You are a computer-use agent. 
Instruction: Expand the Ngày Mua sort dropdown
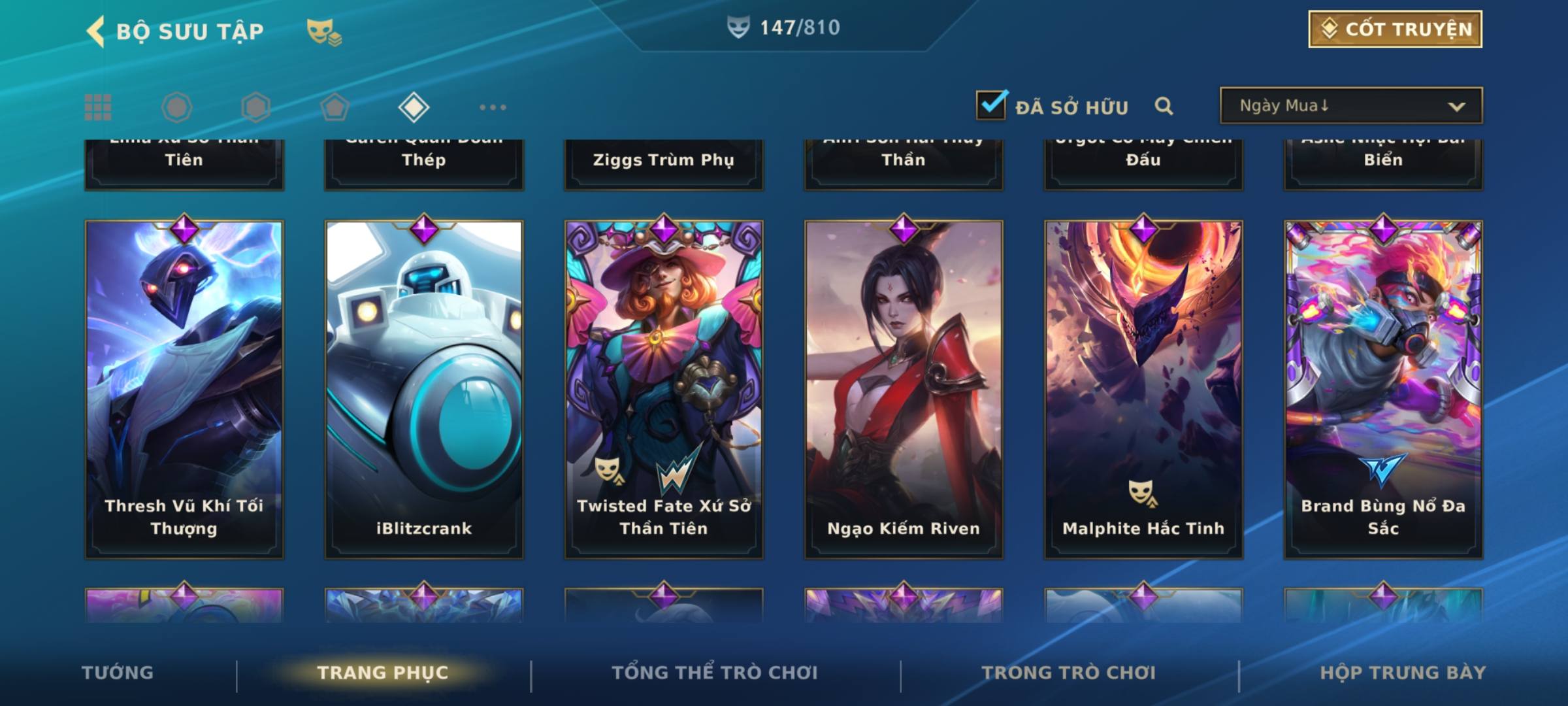(1351, 106)
